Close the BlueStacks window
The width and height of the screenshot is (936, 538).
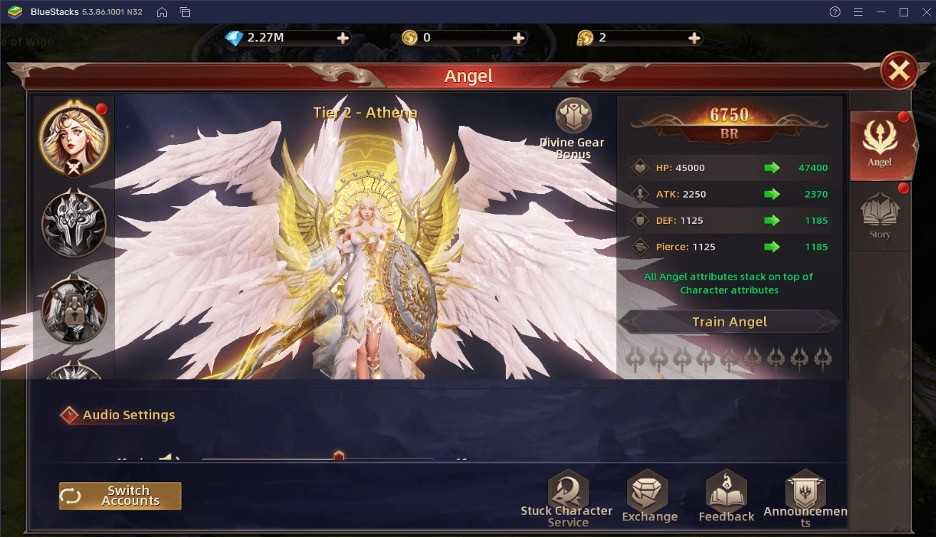[x=923, y=12]
